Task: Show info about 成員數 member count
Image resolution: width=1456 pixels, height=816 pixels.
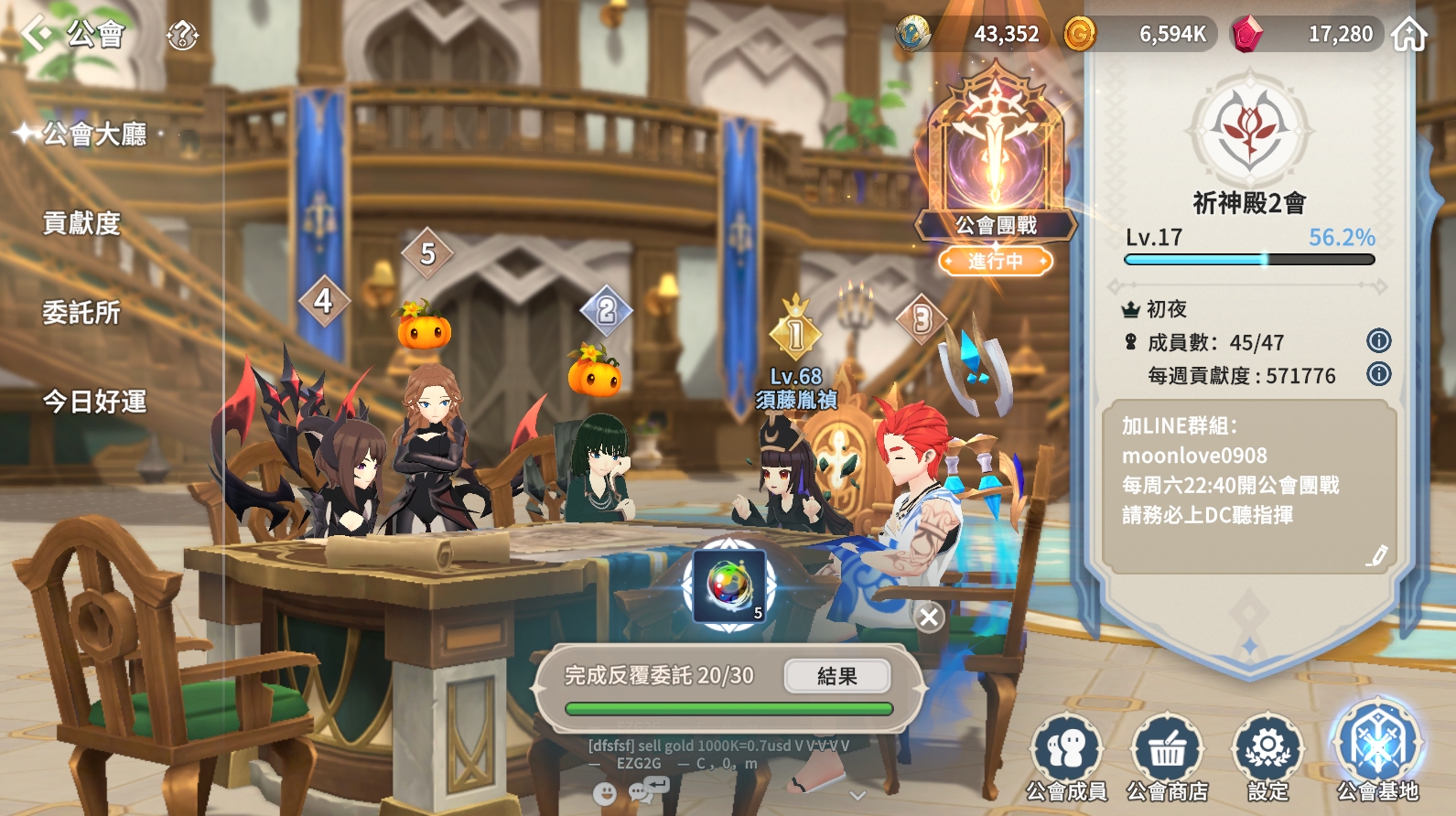Action: (x=1378, y=341)
